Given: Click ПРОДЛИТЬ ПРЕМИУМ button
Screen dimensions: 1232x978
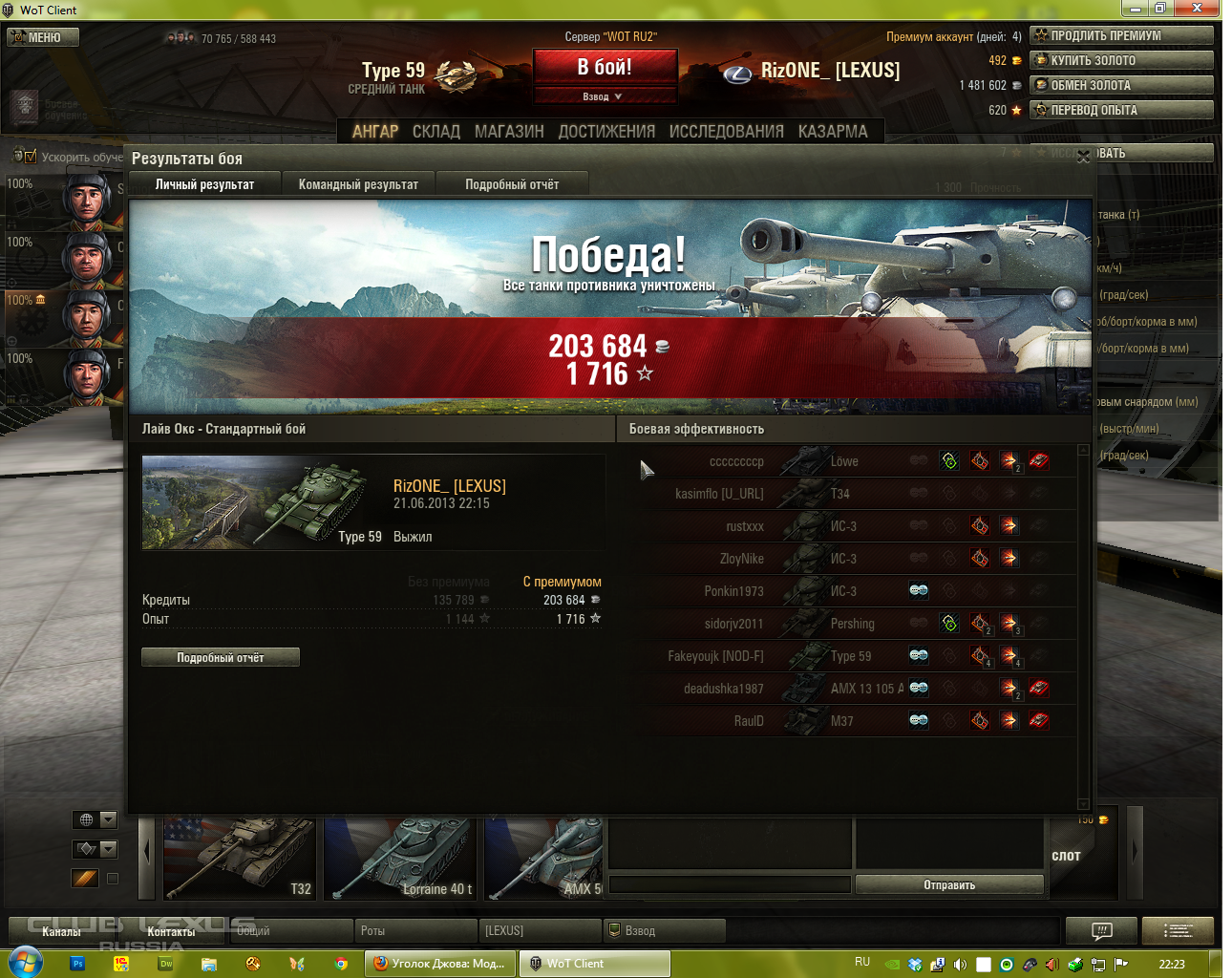Looking at the screenshot, I should (x=1121, y=35).
